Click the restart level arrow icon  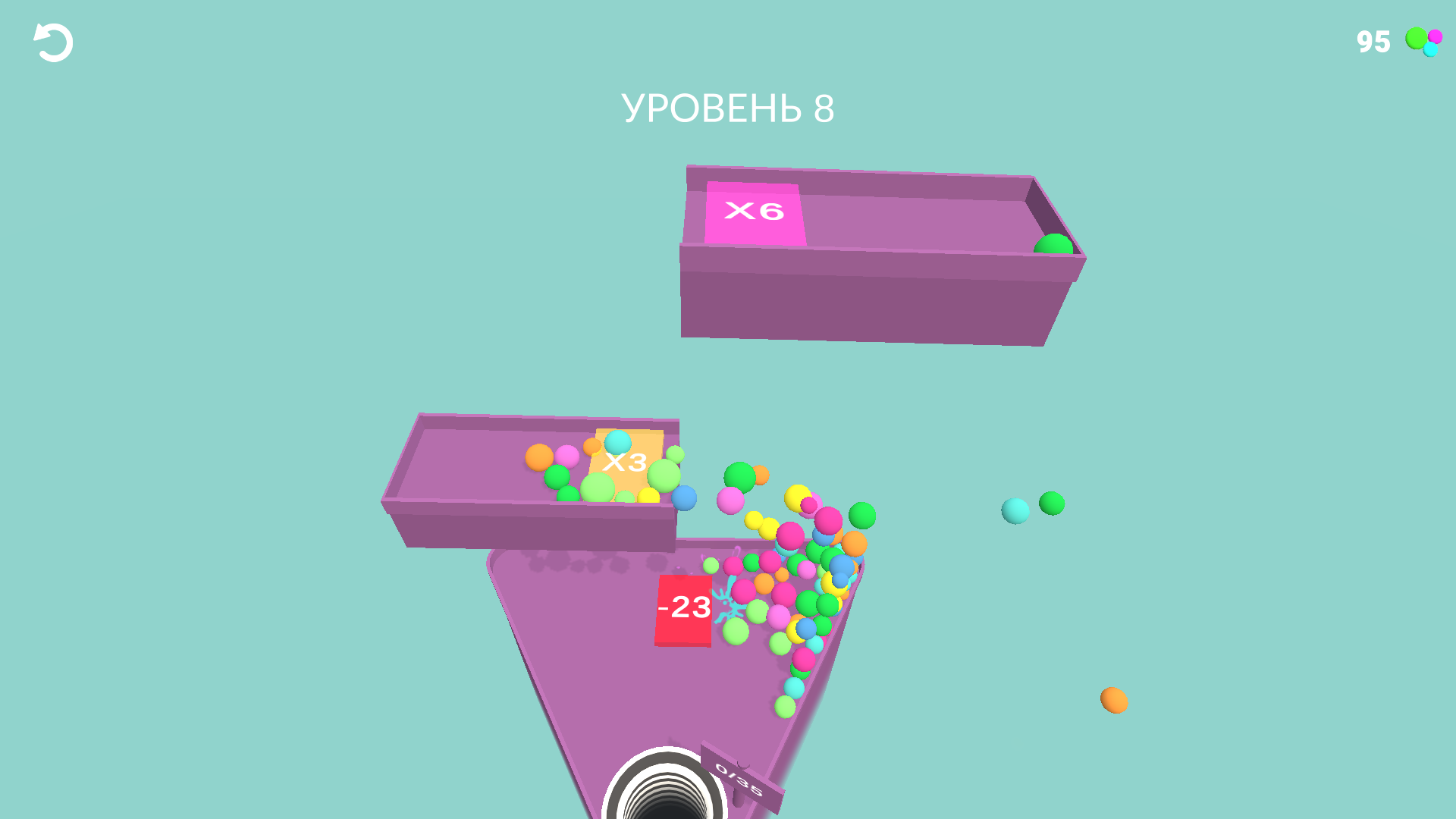pos(52,42)
